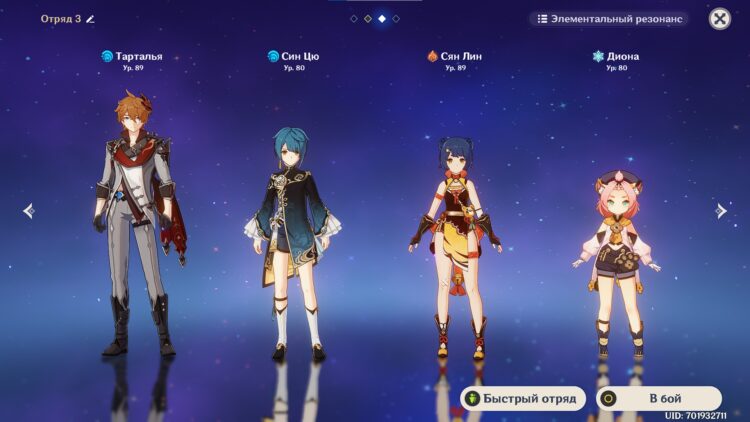
Task: Open Элементальный резонанс details
Action: tap(609, 19)
